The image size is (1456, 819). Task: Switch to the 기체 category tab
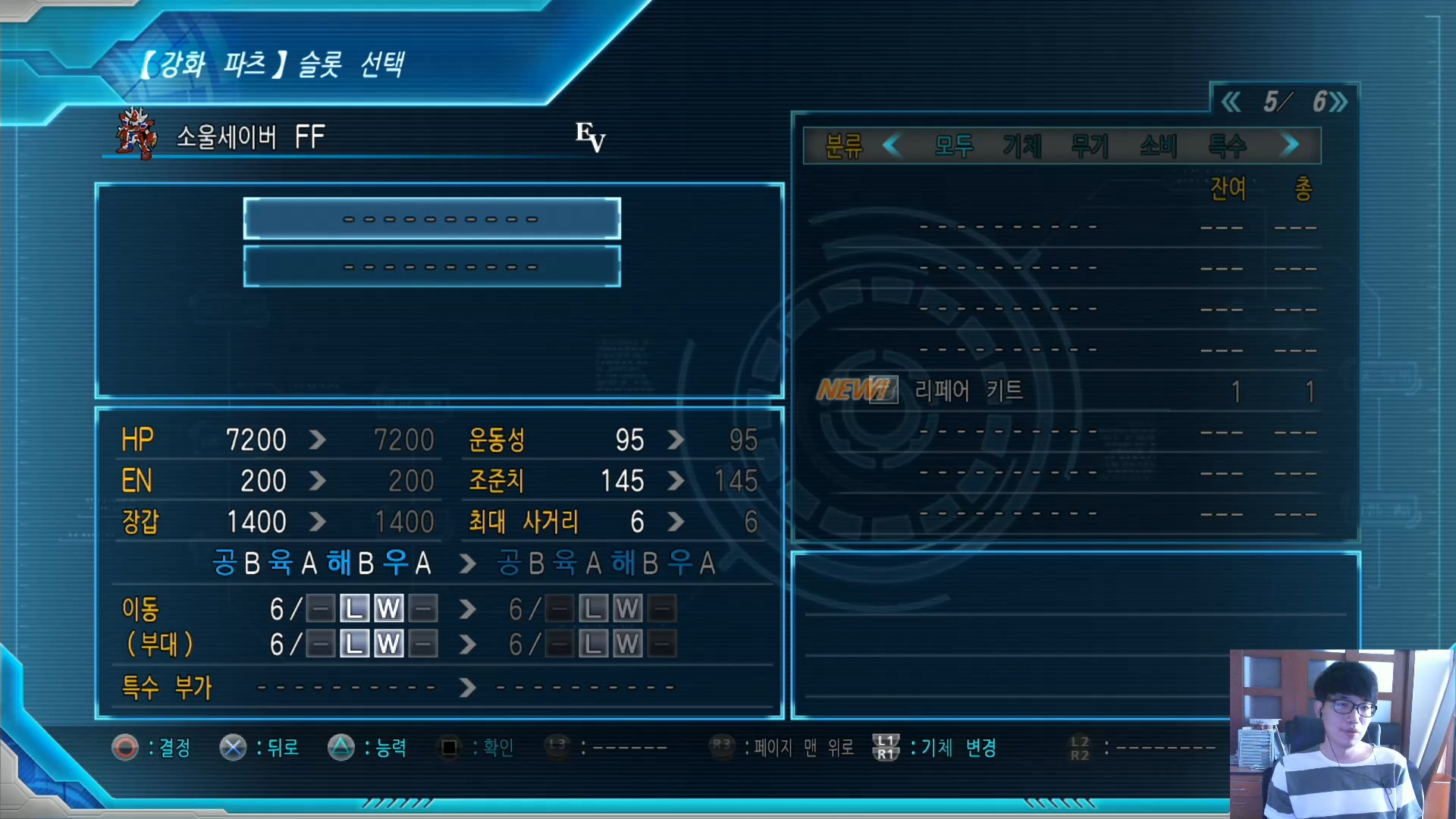coord(1021,146)
